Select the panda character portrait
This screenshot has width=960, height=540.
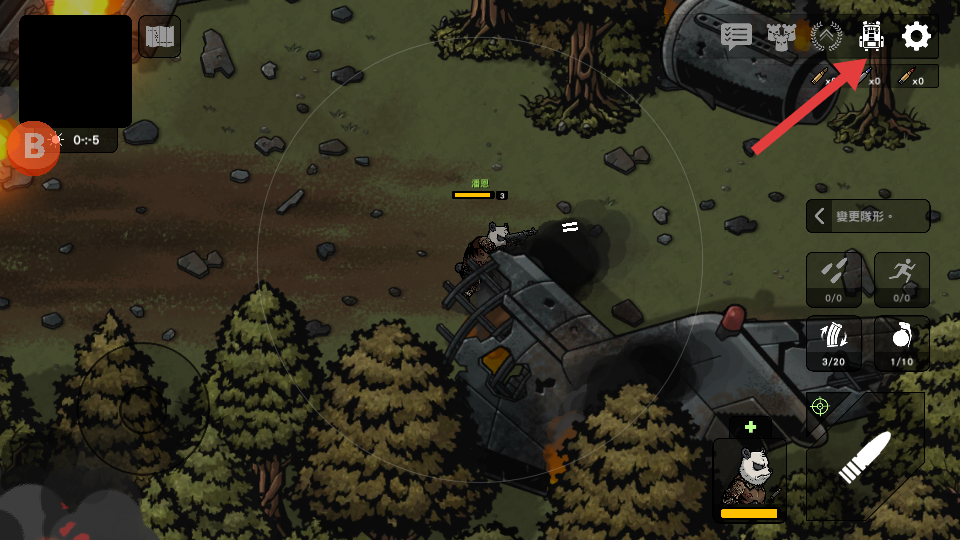point(749,474)
